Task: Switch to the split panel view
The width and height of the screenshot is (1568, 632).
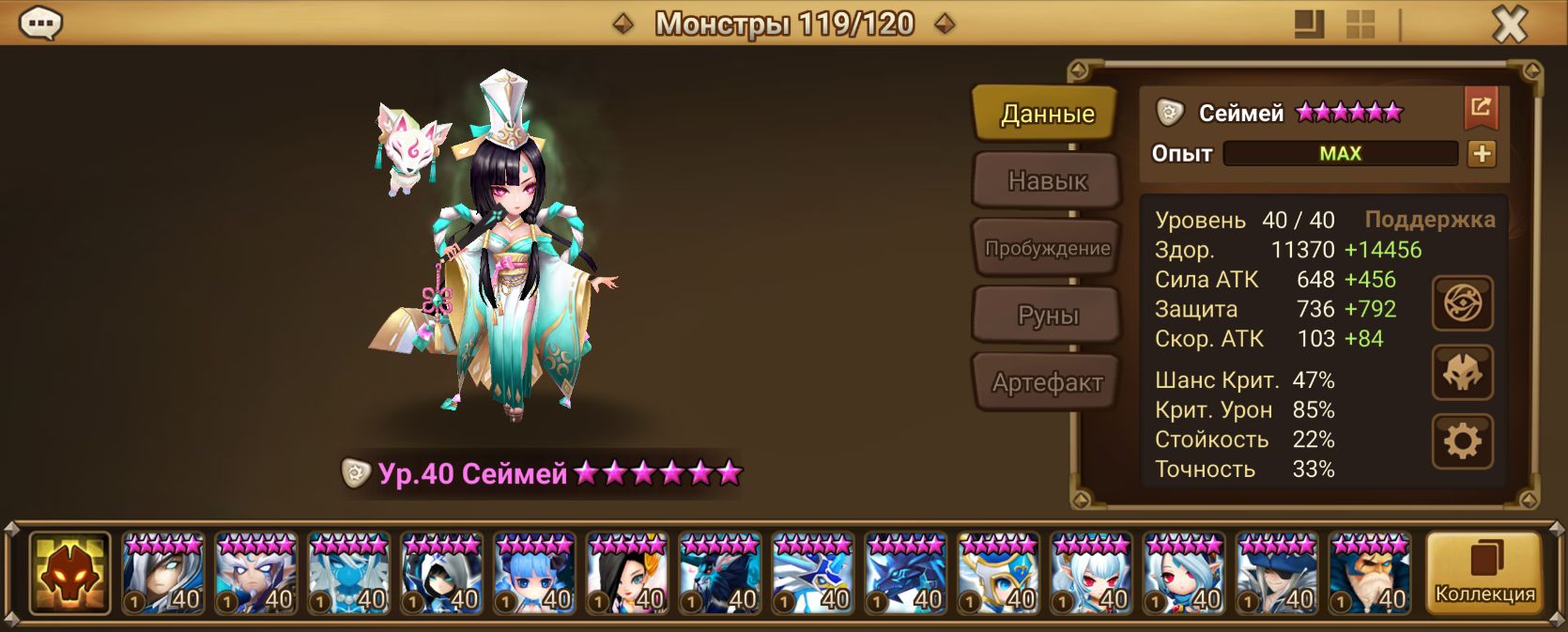Action: coord(1309,24)
